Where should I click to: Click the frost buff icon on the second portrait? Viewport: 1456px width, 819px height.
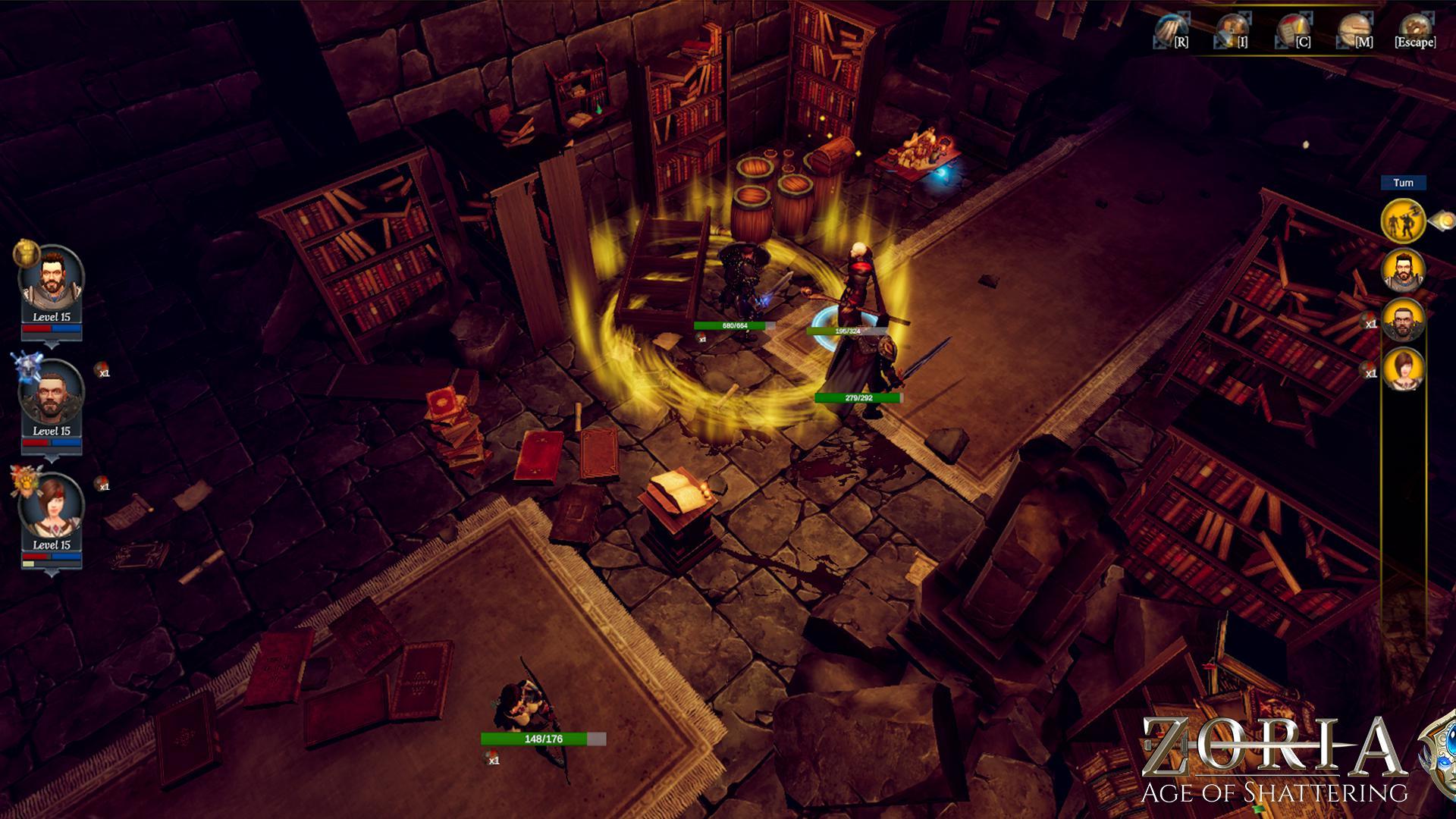pyautogui.click(x=27, y=366)
